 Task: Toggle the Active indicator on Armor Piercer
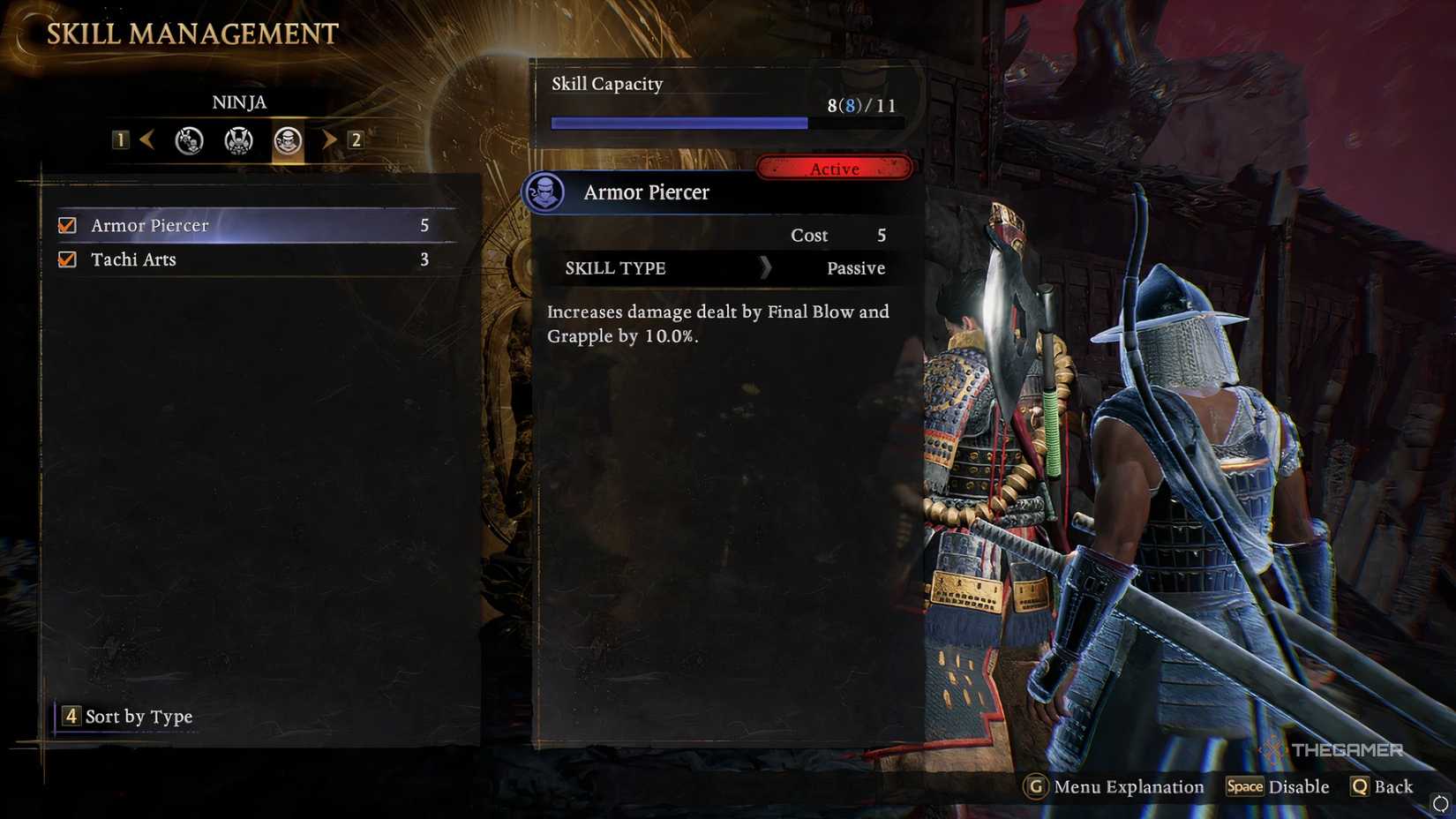tap(833, 168)
